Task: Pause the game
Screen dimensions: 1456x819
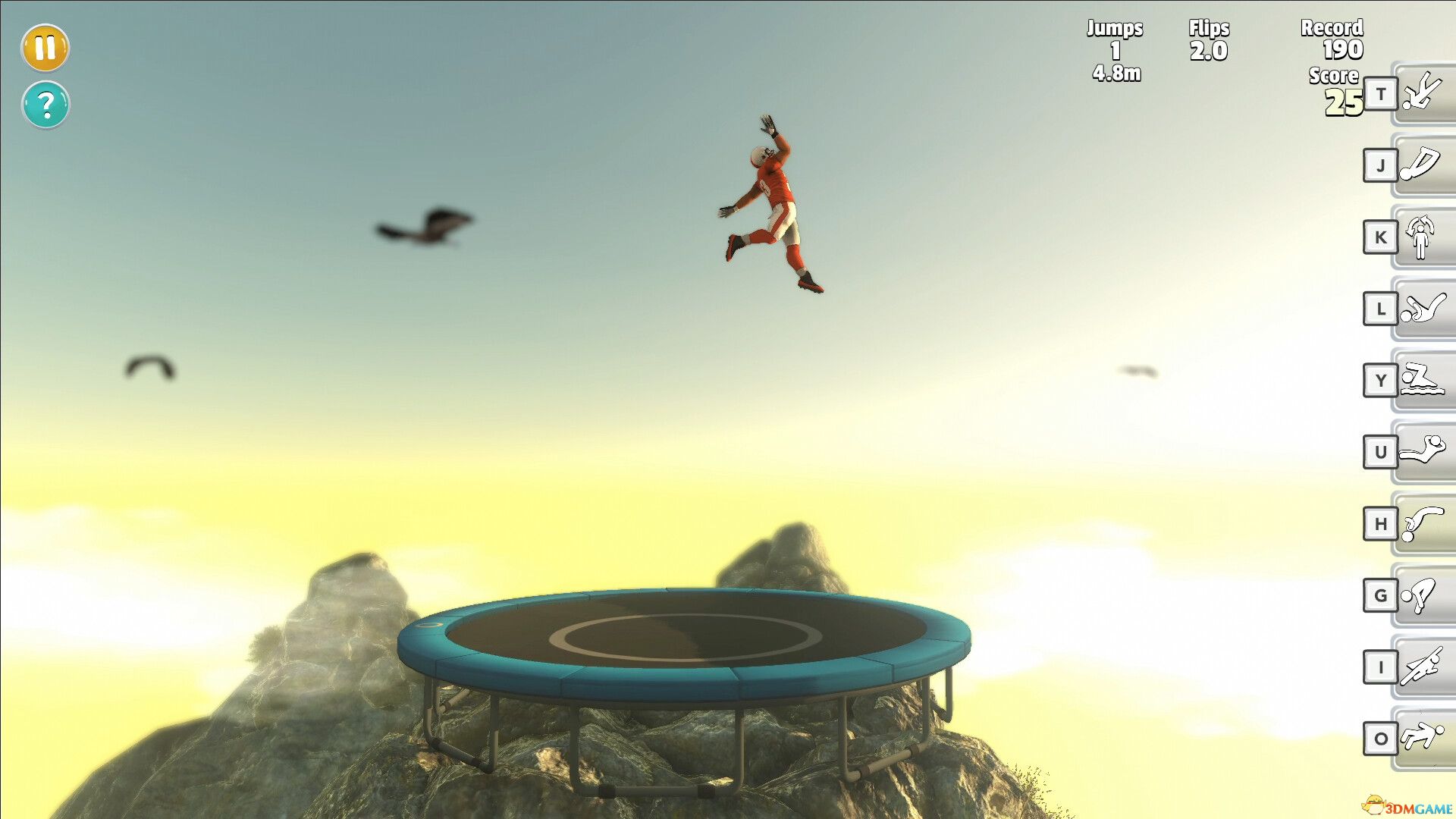Action: coord(45,48)
